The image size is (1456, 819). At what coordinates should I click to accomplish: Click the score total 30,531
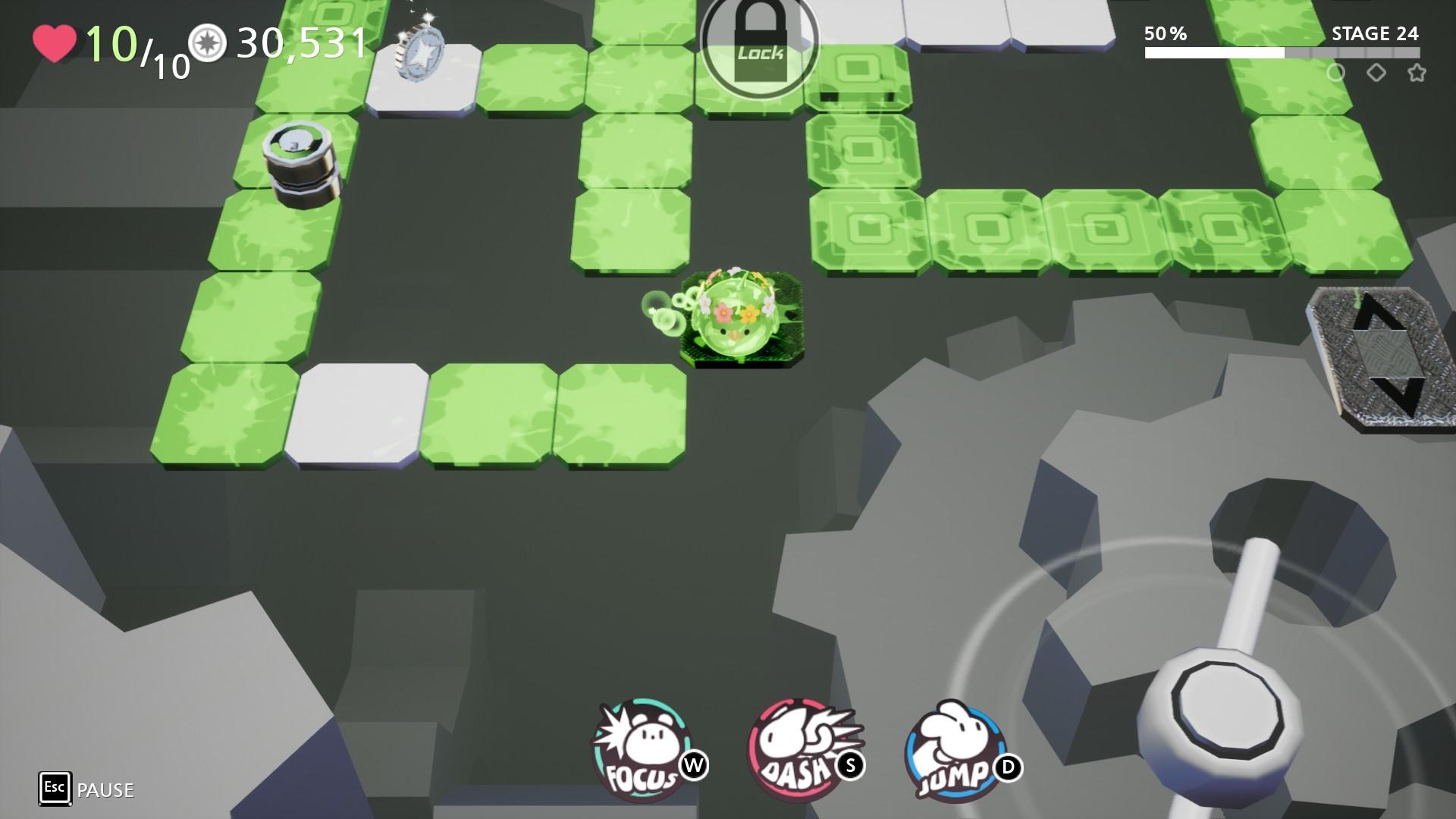coord(302,43)
